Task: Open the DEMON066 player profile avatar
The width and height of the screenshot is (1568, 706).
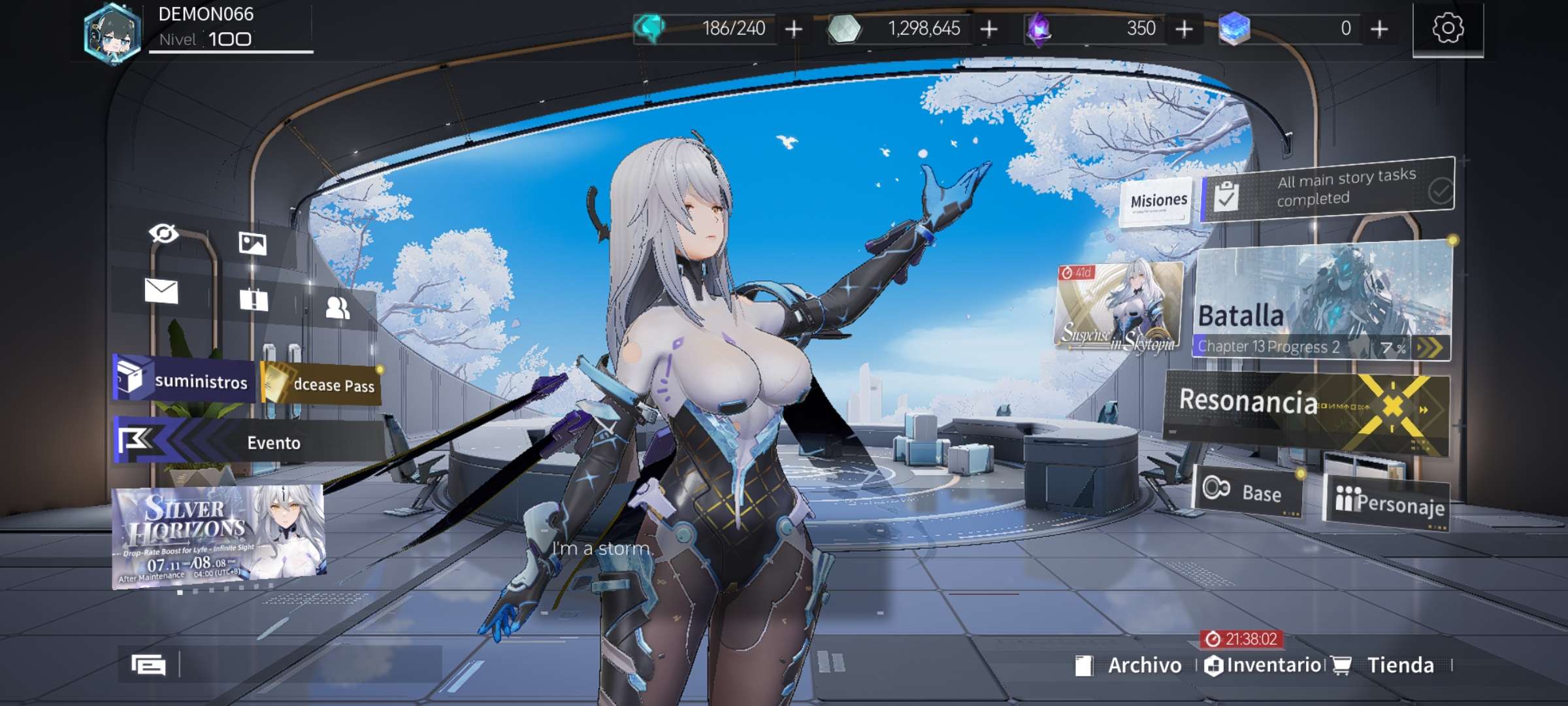Action: pos(112,33)
